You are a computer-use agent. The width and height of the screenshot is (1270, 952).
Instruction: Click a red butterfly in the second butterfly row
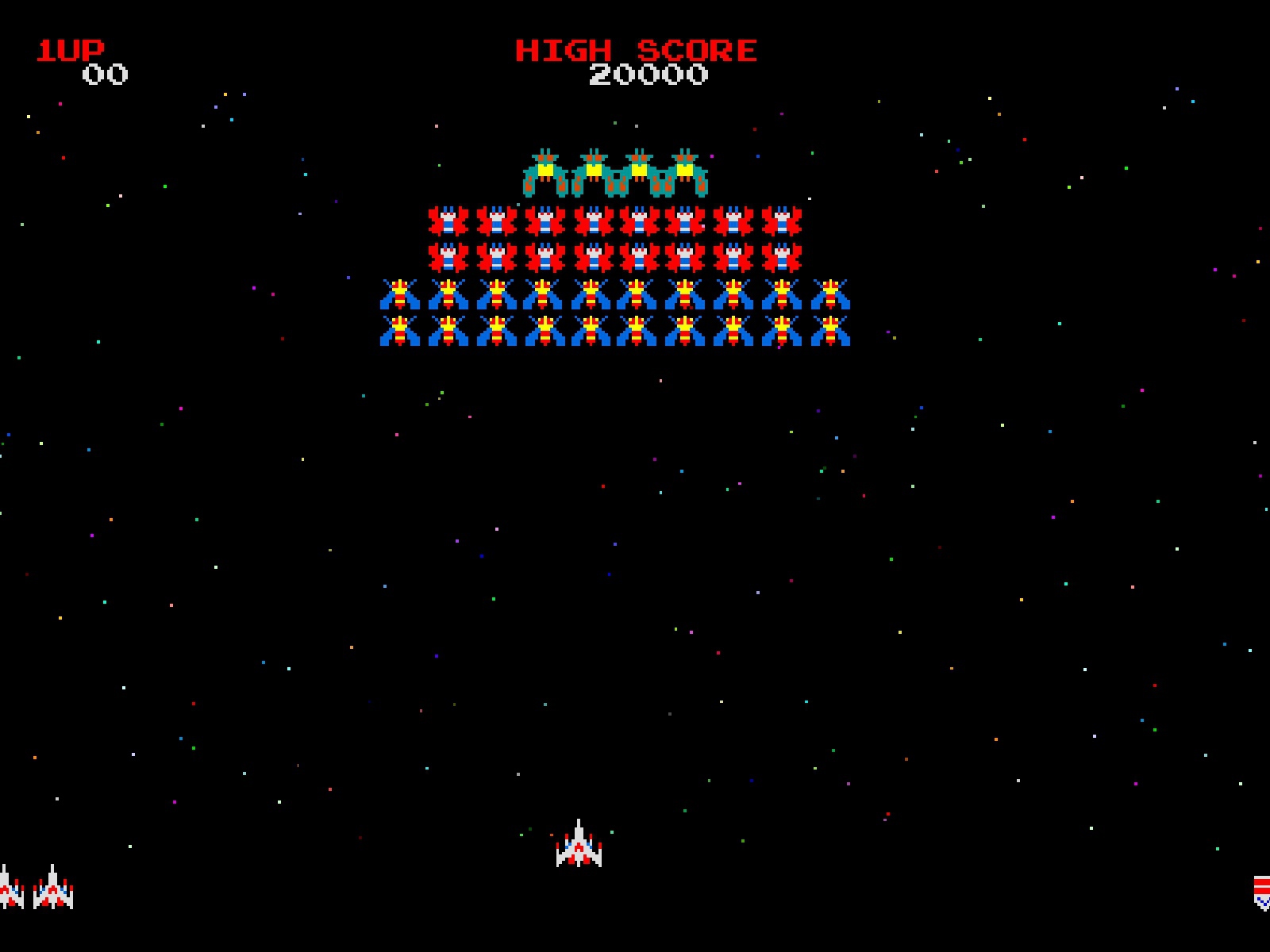(591, 255)
